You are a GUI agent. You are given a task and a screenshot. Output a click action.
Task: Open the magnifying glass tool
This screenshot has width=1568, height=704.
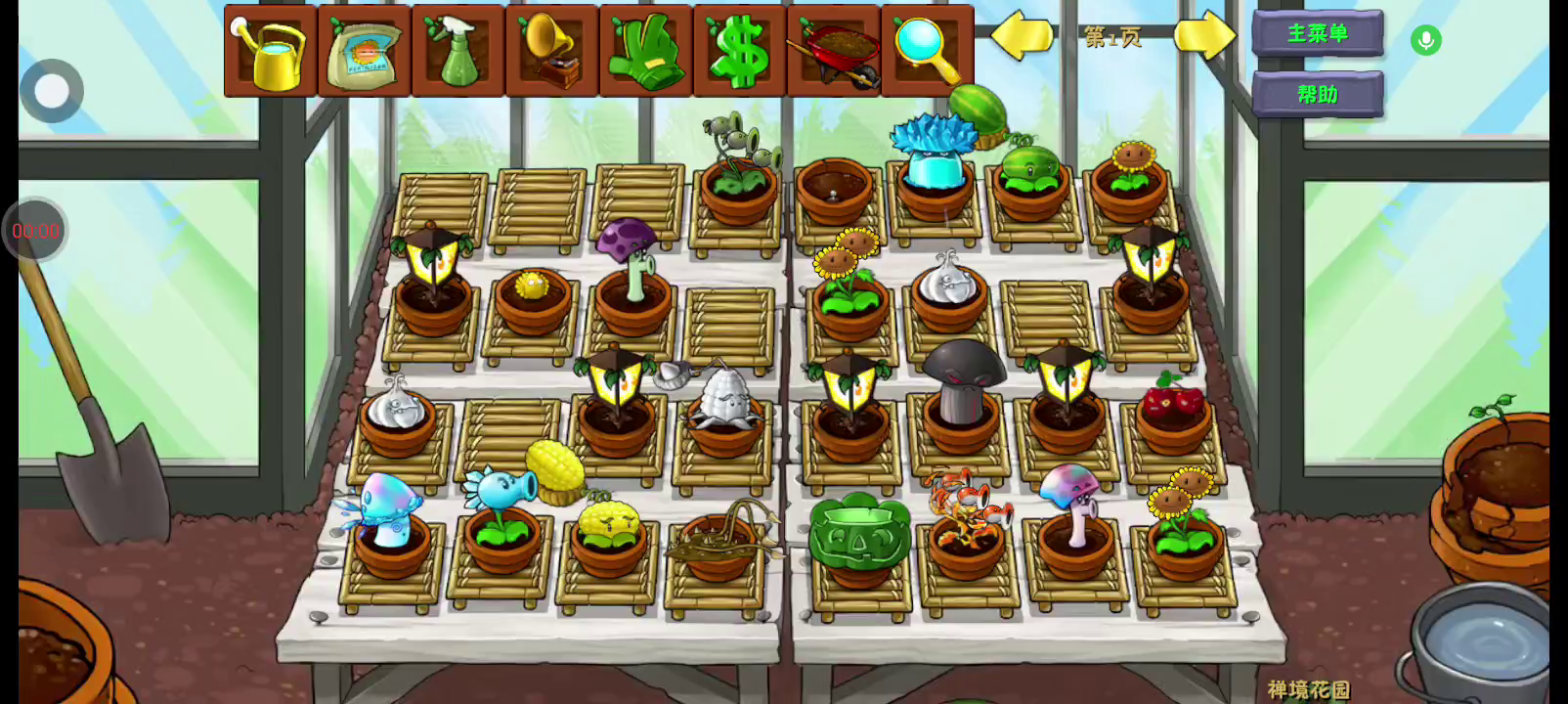click(925, 49)
